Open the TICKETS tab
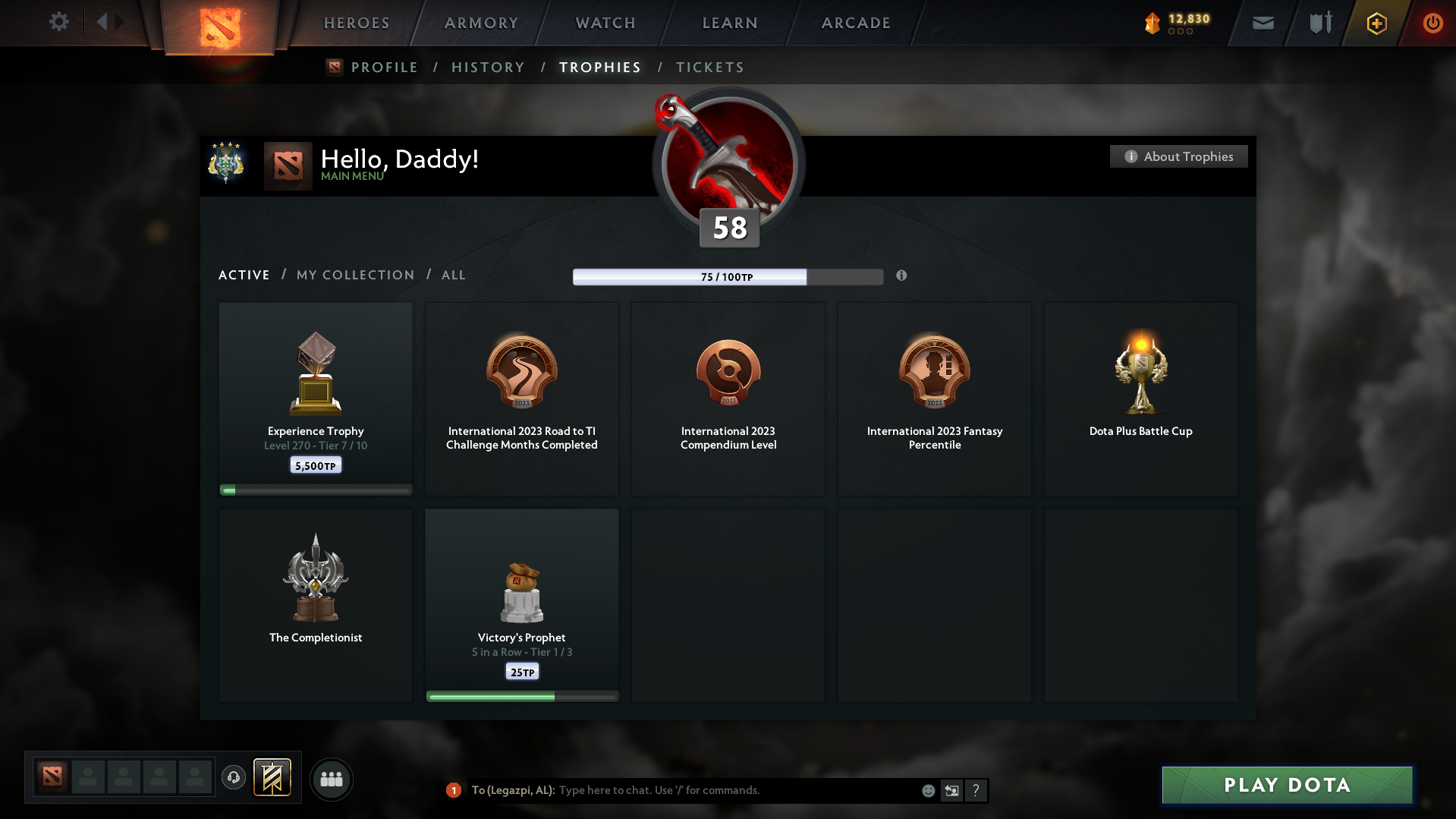 (709, 67)
